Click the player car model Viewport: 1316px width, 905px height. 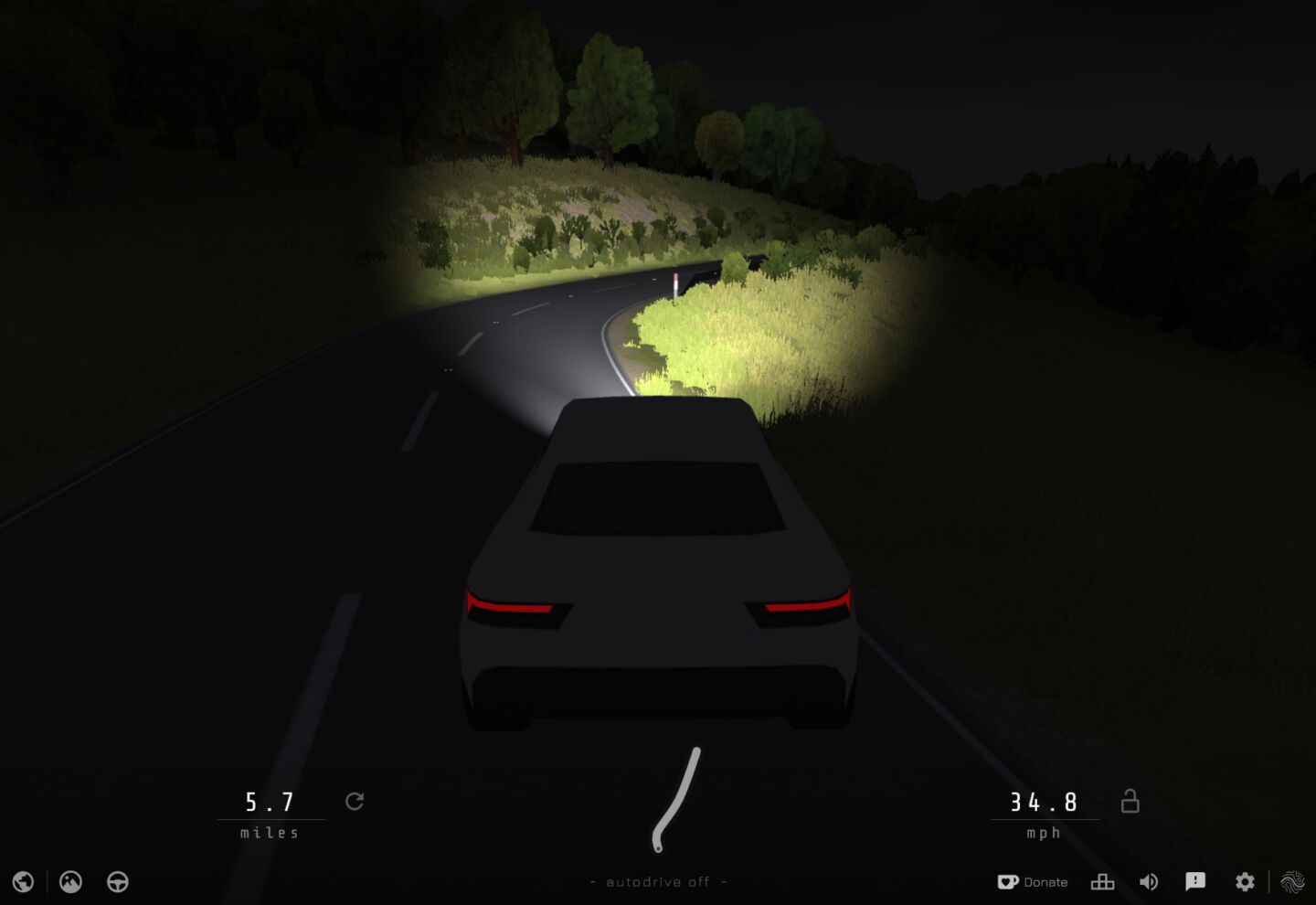click(x=658, y=567)
